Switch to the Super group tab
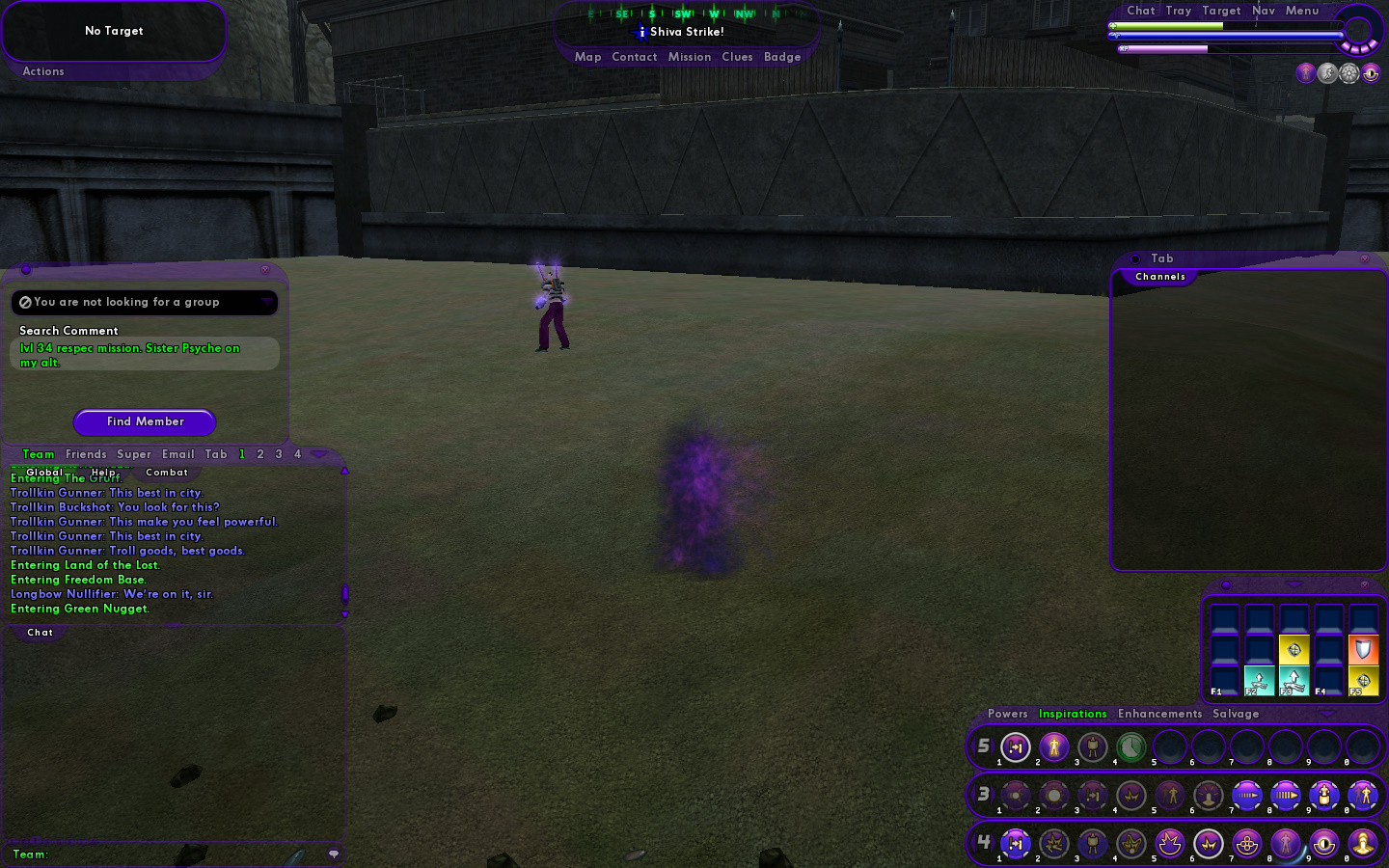Screen dimensions: 1389x868 (x=134, y=454)
